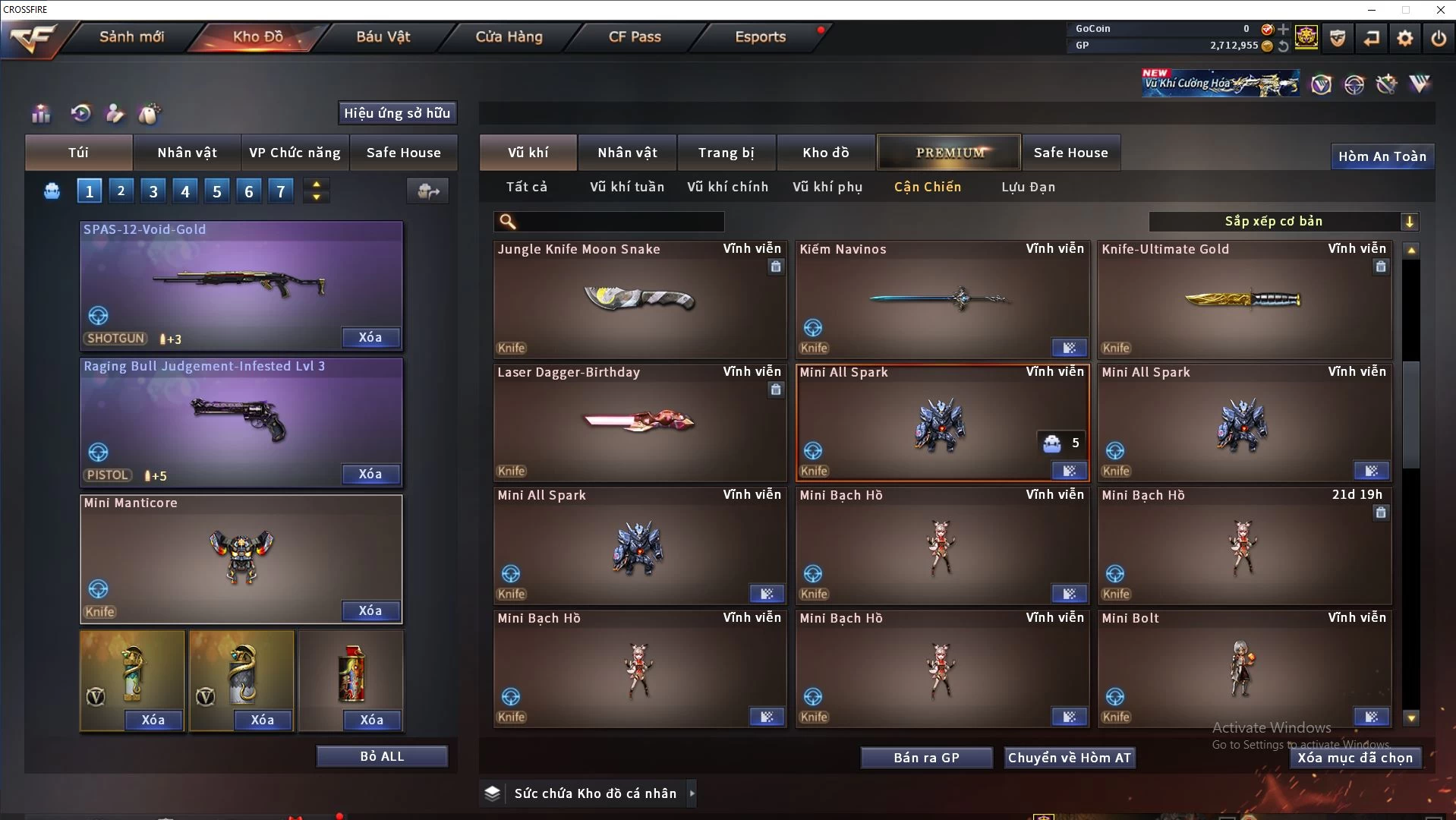Remove SPAS-12-Void-Gold with its Xóa button
This screenshot has height=820, width=1456.
click(x=370, y=337)
